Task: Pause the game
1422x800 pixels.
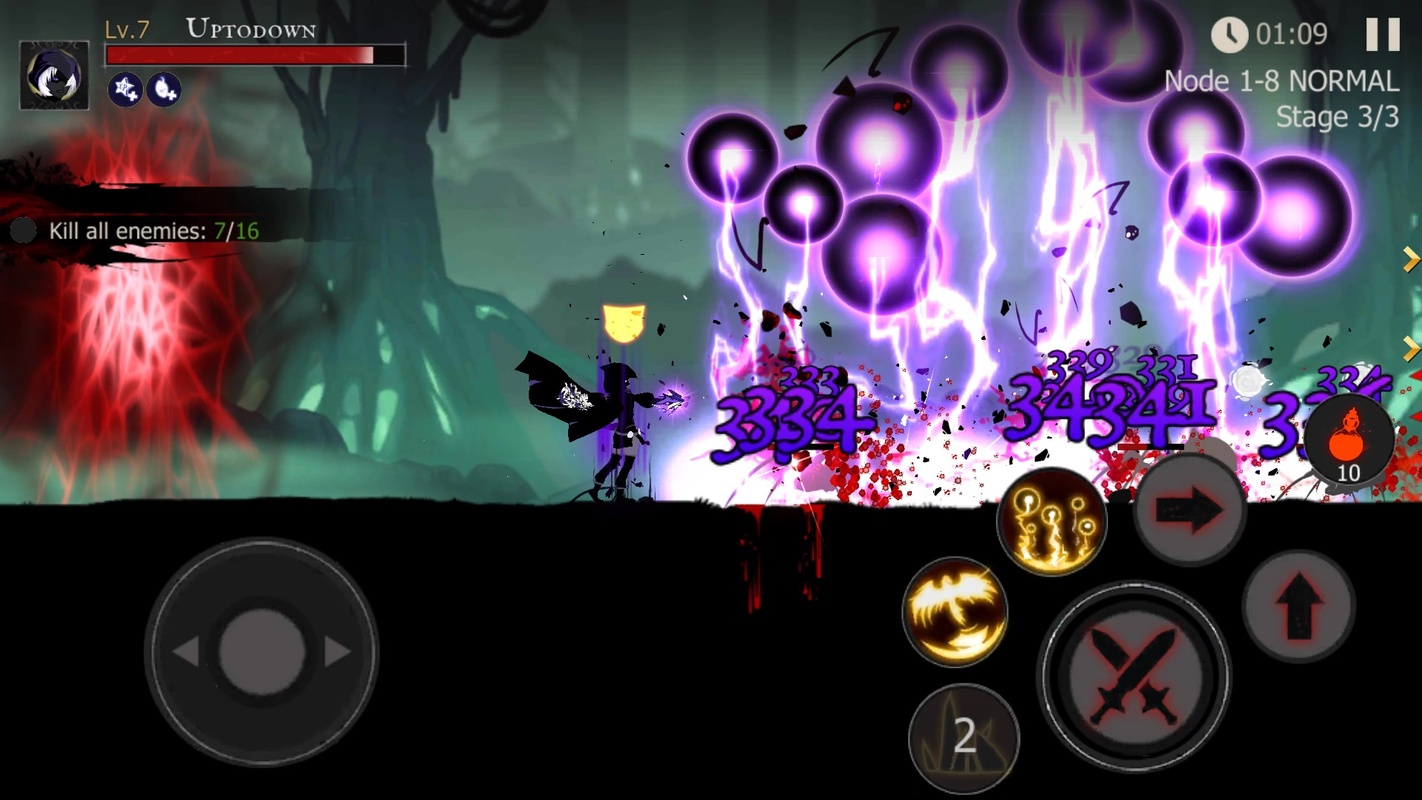Action: tap(1382, 35)
